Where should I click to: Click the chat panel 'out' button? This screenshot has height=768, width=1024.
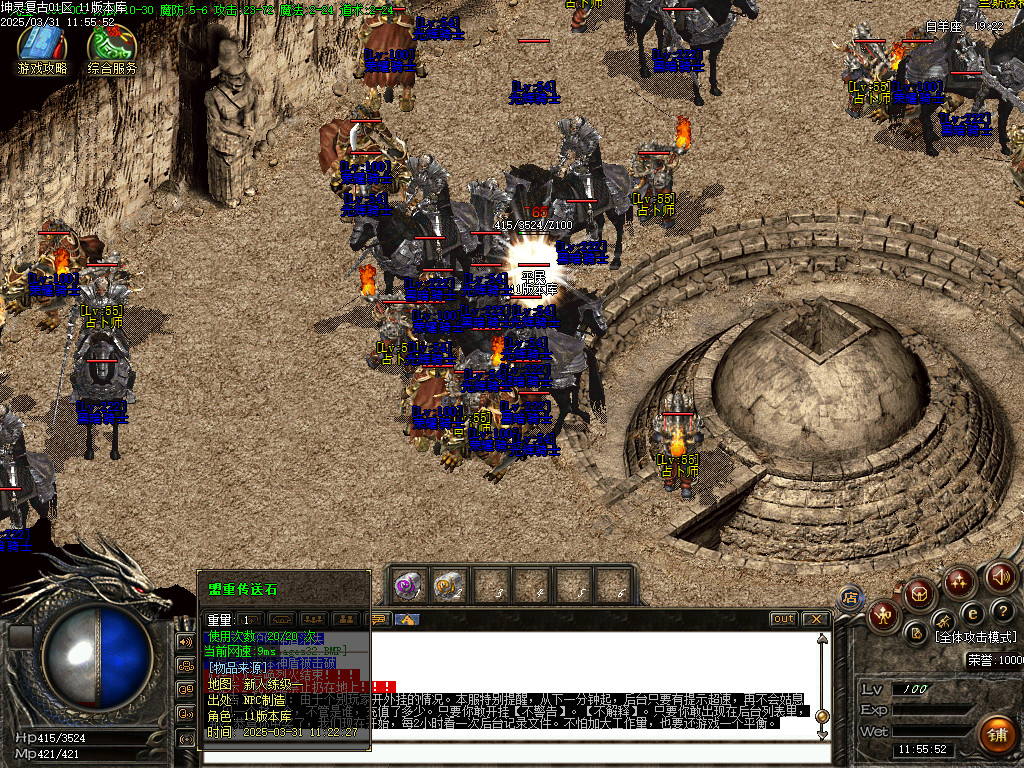point(784,619)
